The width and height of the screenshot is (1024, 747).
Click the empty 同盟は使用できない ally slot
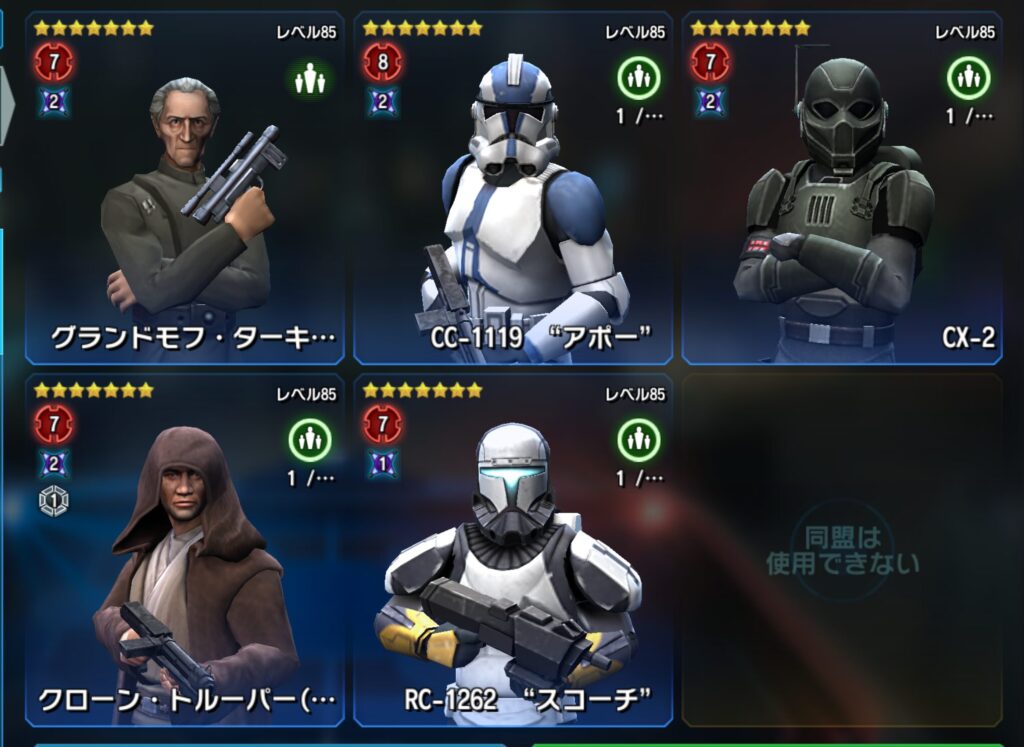(841, 551)
